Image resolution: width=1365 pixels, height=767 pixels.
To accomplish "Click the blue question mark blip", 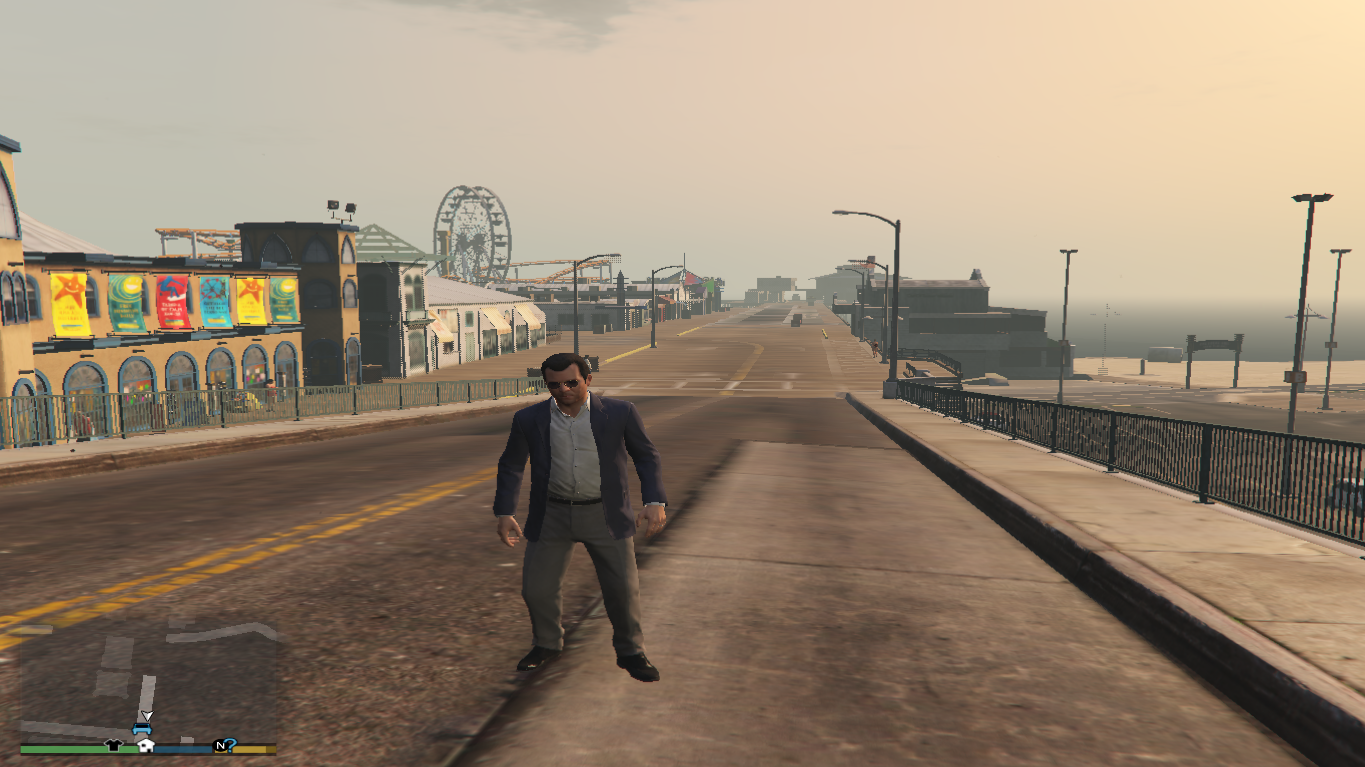I will point(231,745).
